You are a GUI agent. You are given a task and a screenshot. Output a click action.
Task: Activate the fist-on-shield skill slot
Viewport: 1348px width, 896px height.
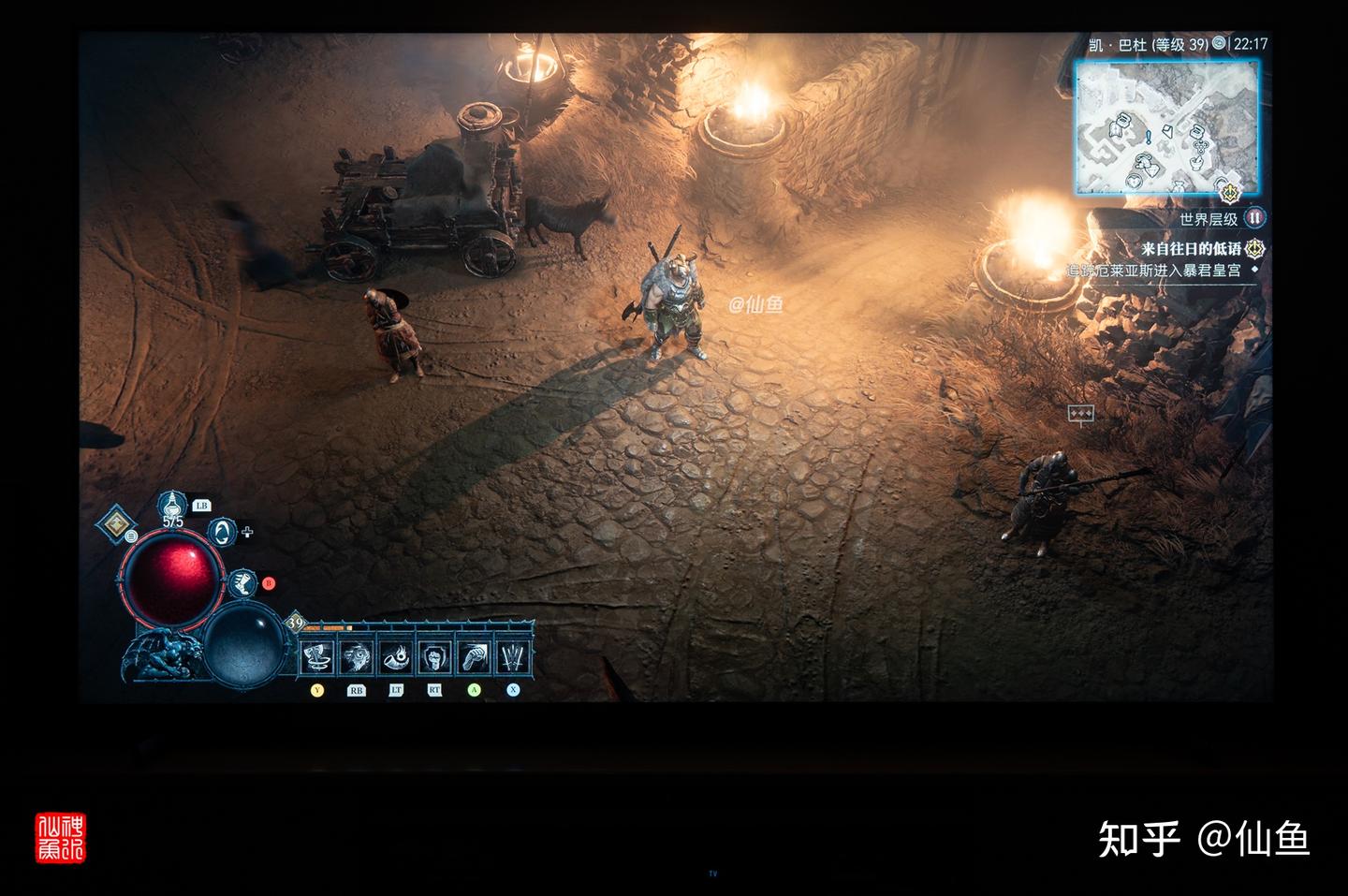click(434, 657)
